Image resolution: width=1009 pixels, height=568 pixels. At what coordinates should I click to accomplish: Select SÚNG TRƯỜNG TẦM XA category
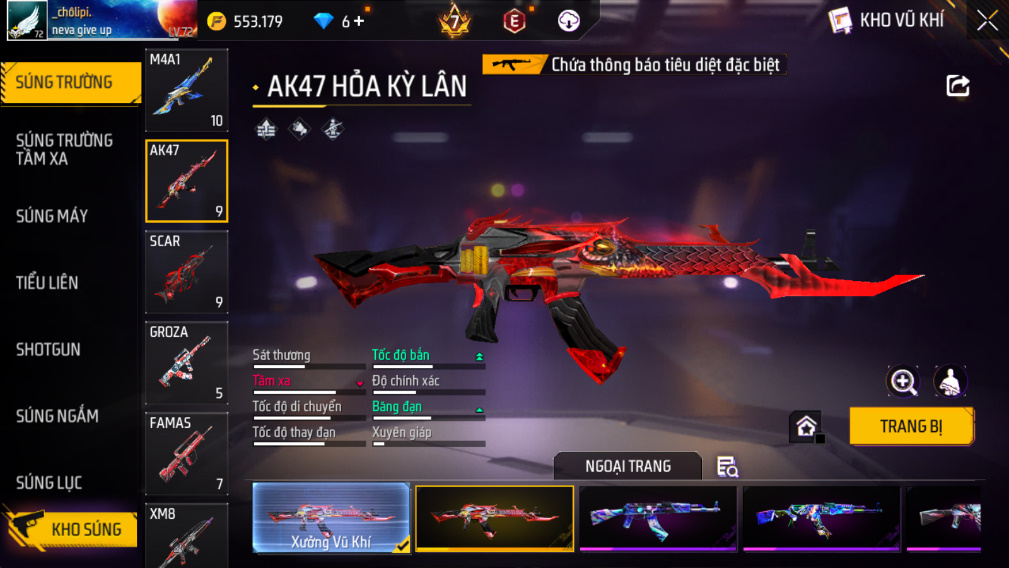(64, 149)
